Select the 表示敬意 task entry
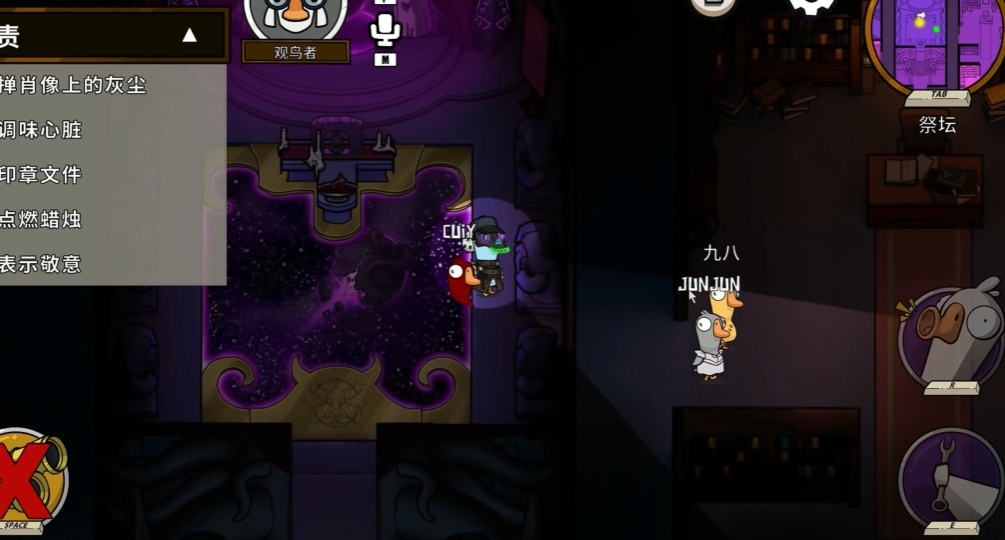Screen dimensions: 1005x540 click(42, 264)
